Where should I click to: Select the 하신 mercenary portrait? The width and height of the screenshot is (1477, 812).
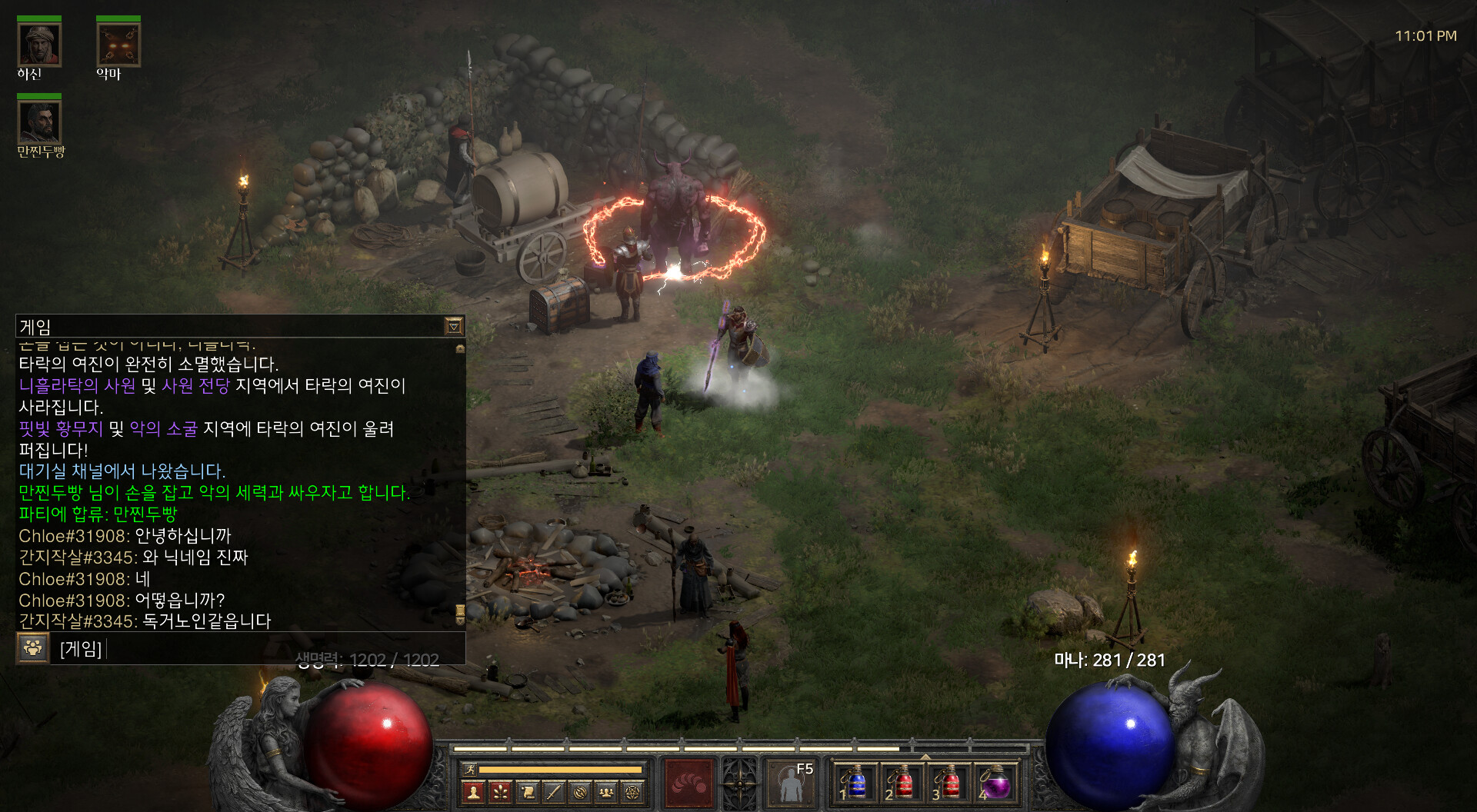click(39, 45)
